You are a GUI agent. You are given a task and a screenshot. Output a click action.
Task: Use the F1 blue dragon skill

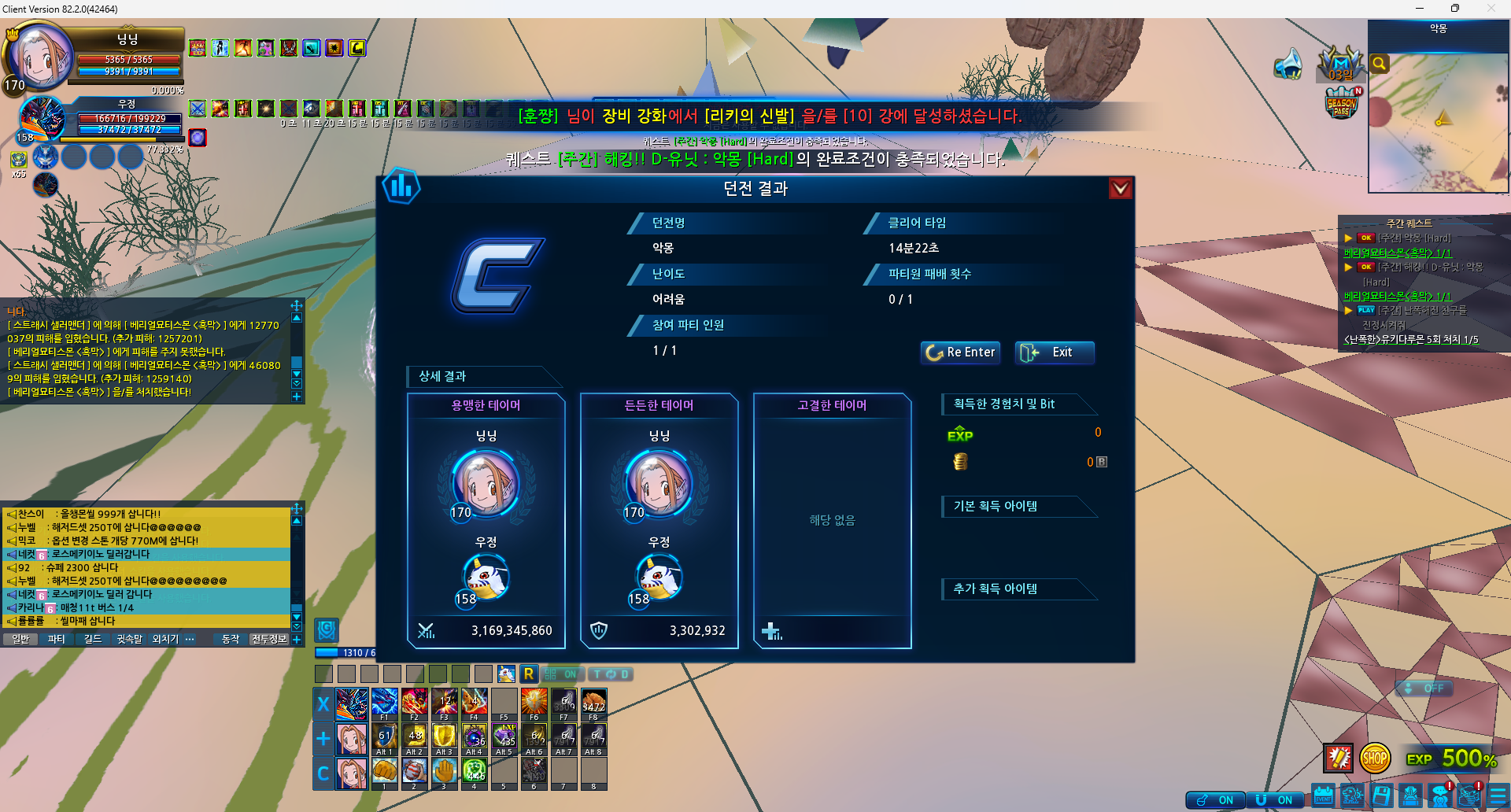[384, 701]
